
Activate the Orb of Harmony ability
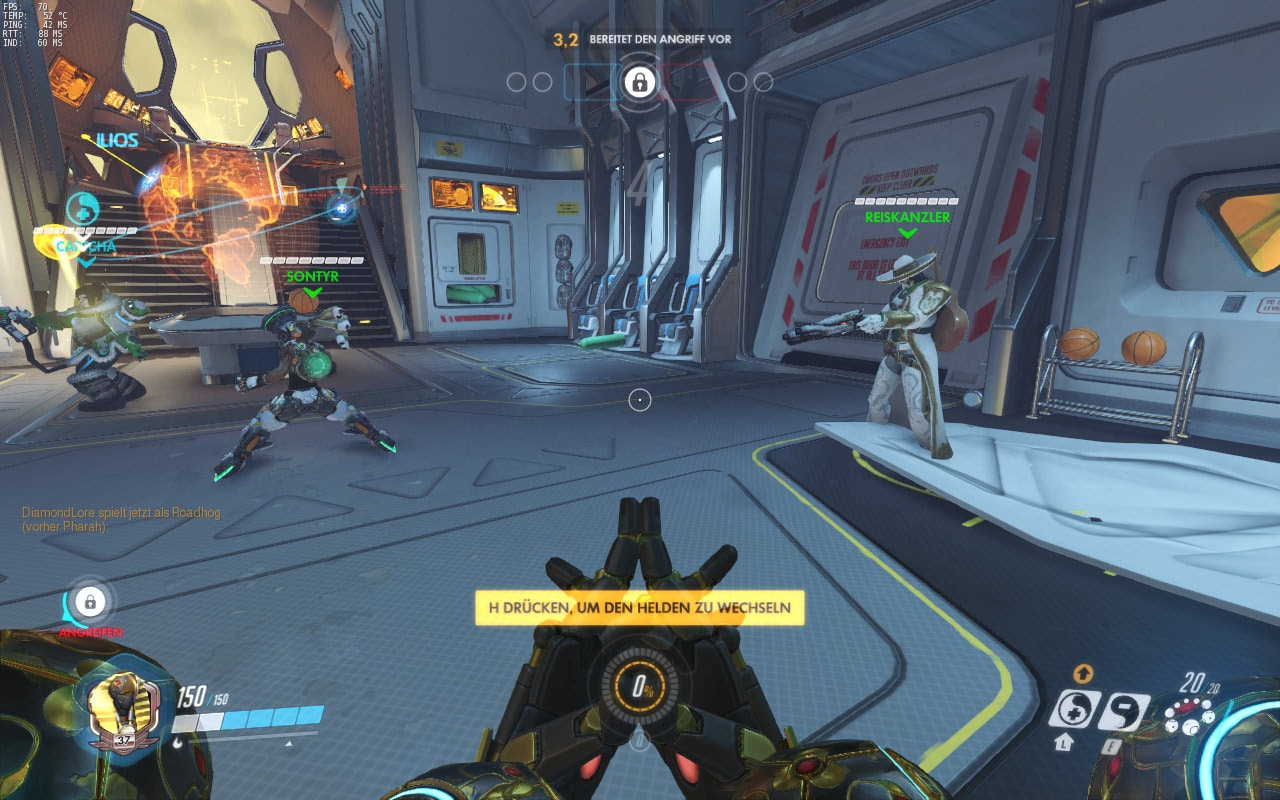[x=1074, y=710]
